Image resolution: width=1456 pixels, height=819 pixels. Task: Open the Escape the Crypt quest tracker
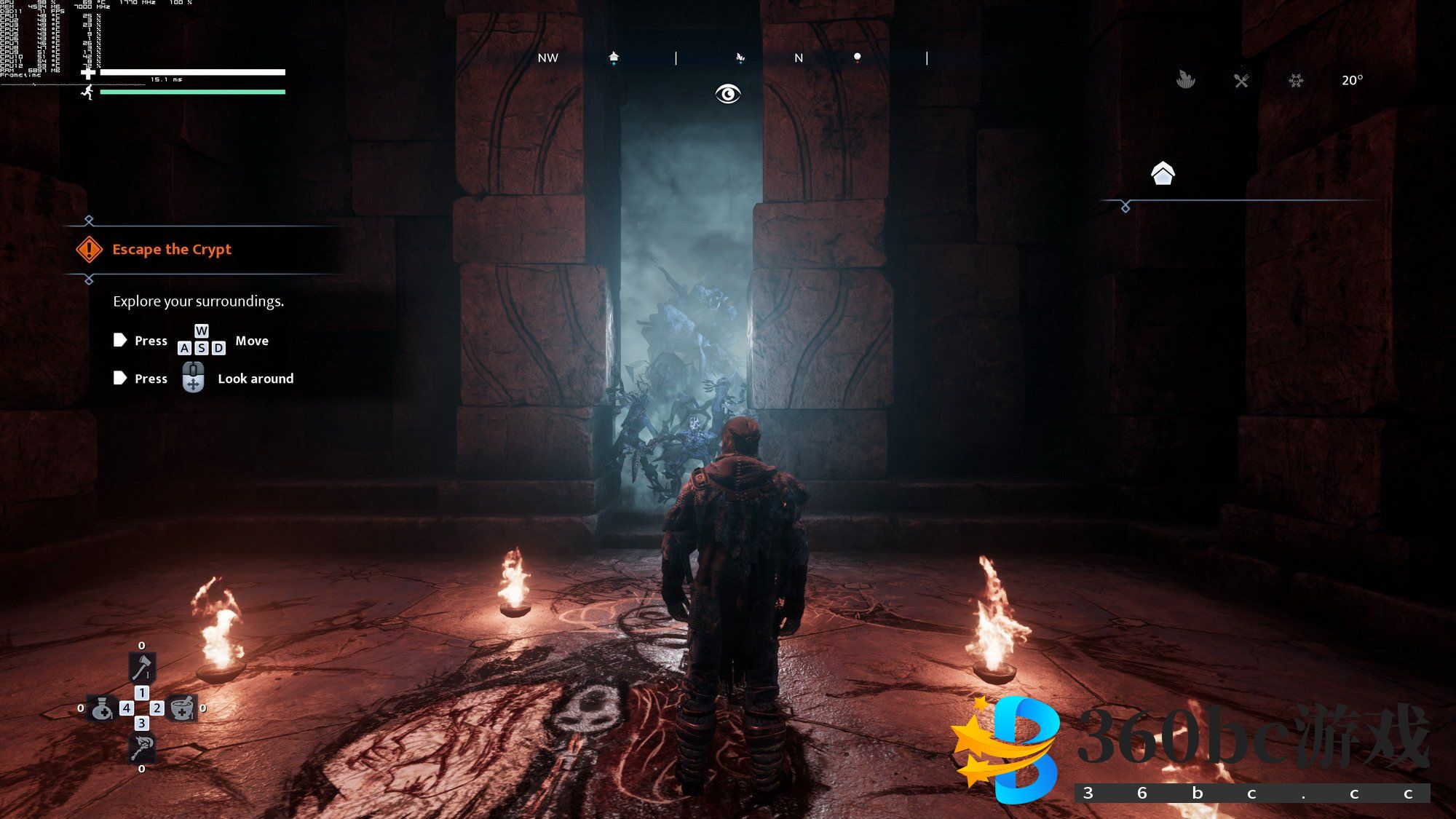pyautogui.click(x=172, y=250)
